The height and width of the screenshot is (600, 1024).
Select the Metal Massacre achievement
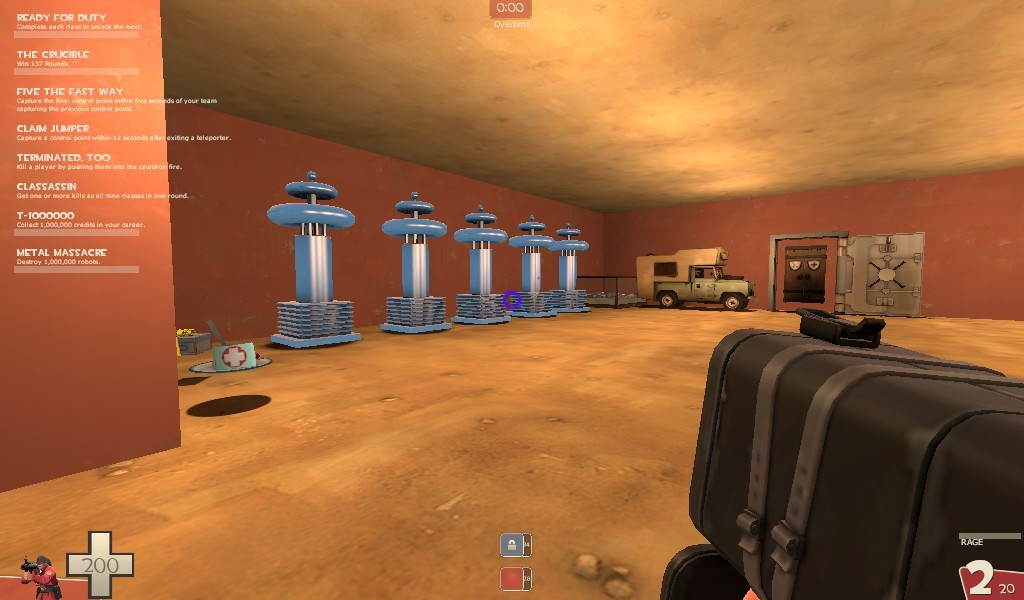[x=61, y=253]
